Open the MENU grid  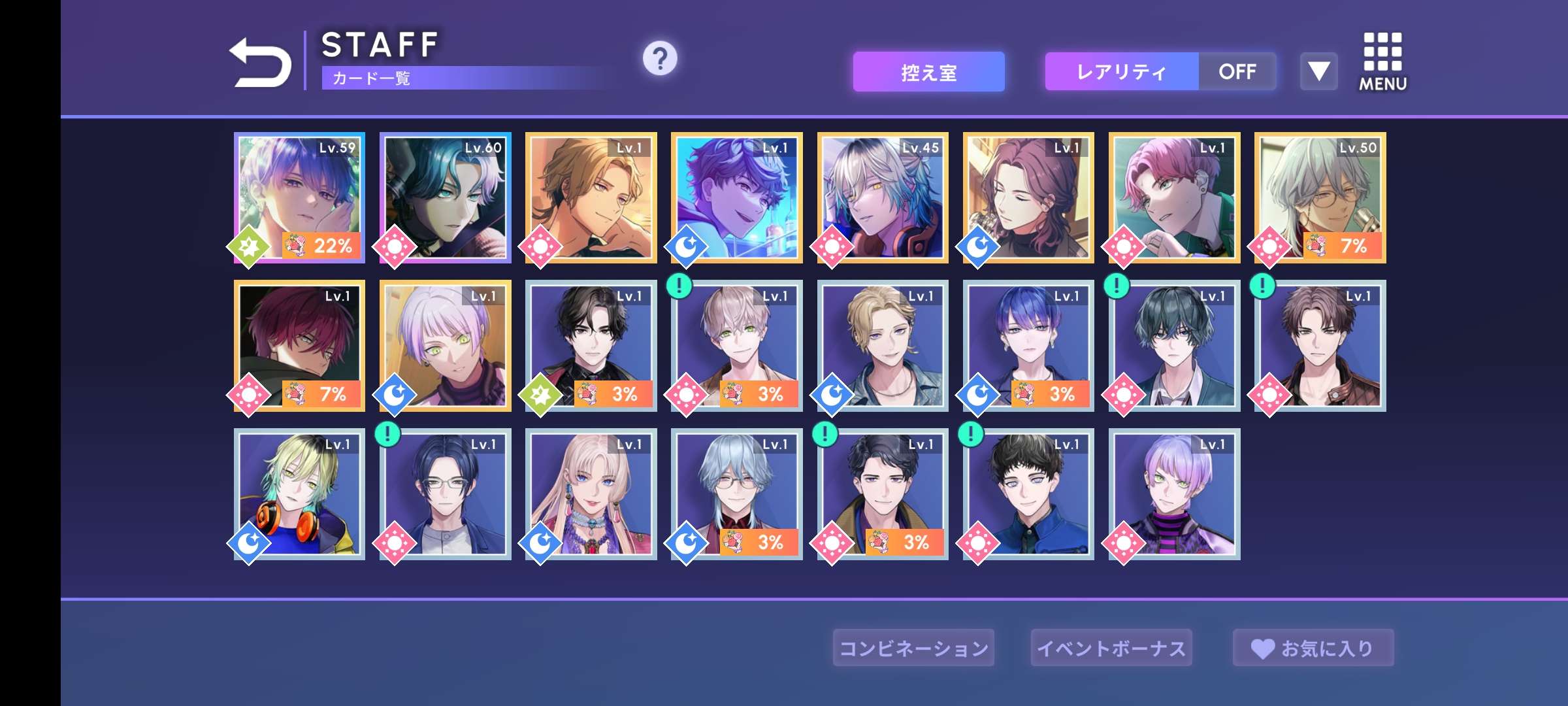tap(1382, 62)
